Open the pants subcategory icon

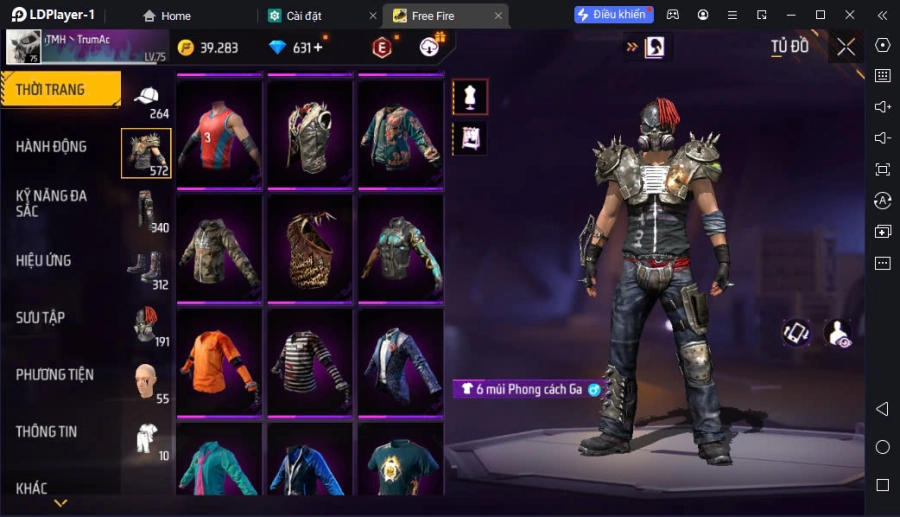[x=147, y=210]
